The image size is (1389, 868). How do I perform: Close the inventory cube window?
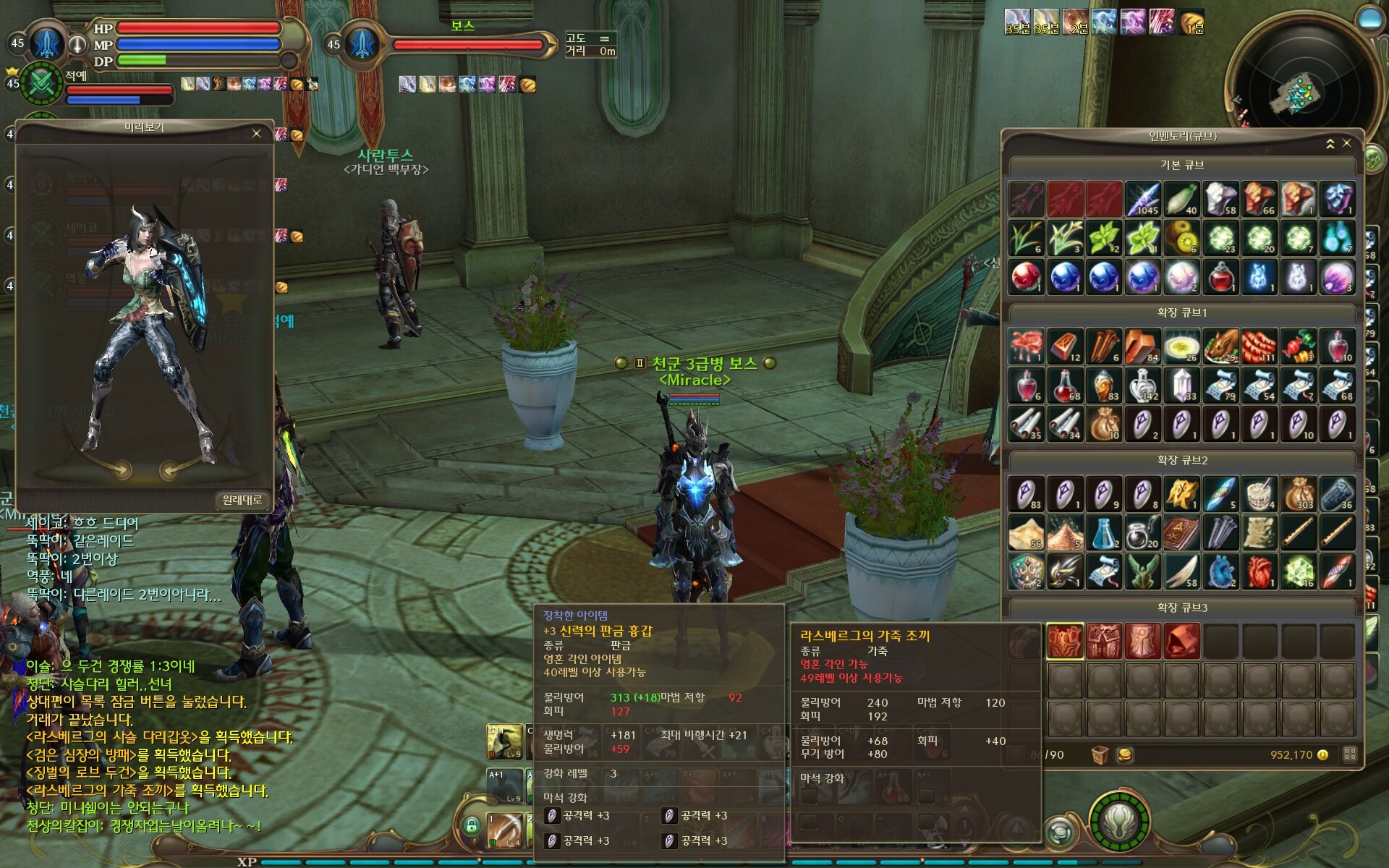1346,143
